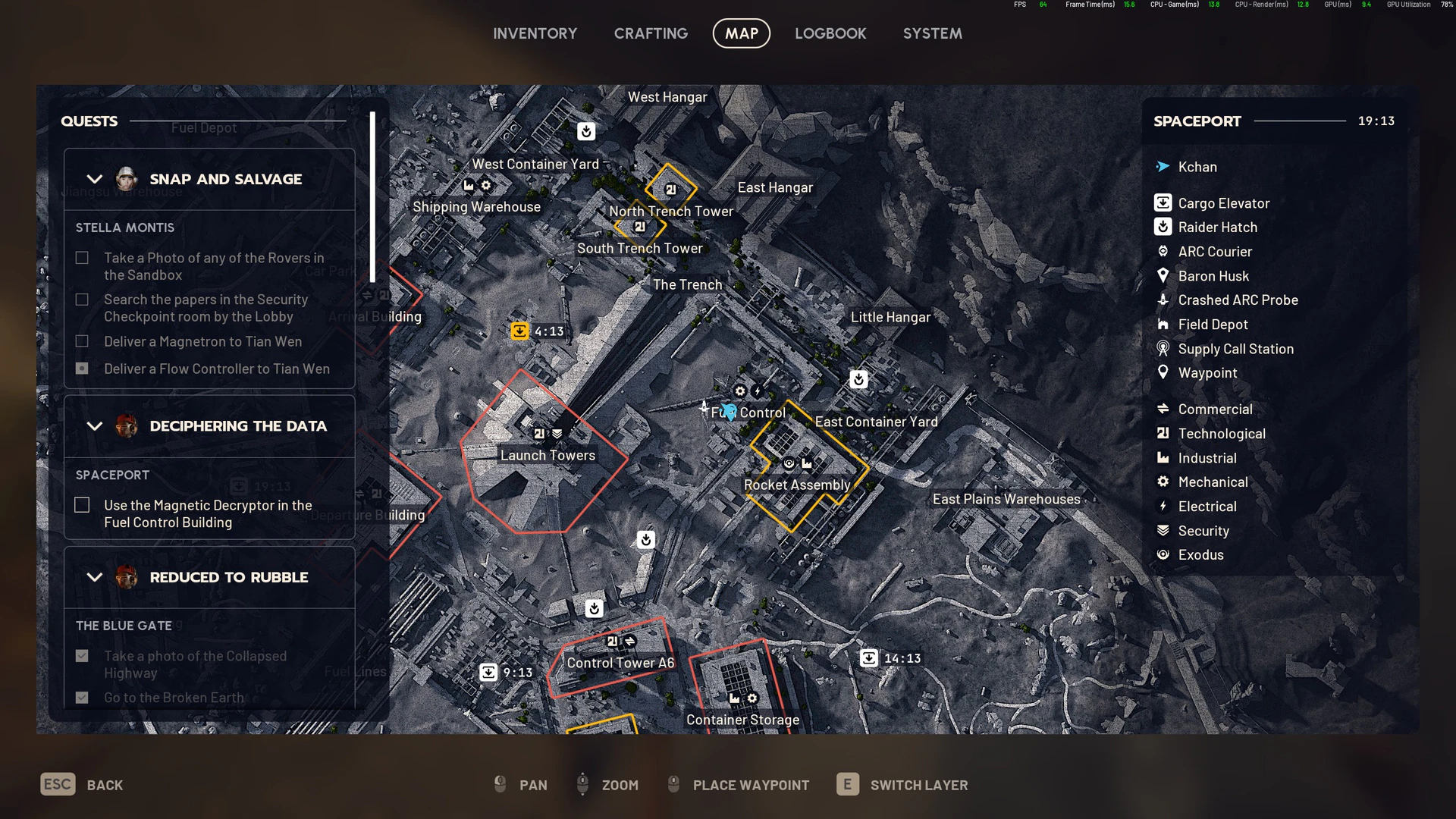Collapse the Snap and Salvage quest

coord(95,180)
